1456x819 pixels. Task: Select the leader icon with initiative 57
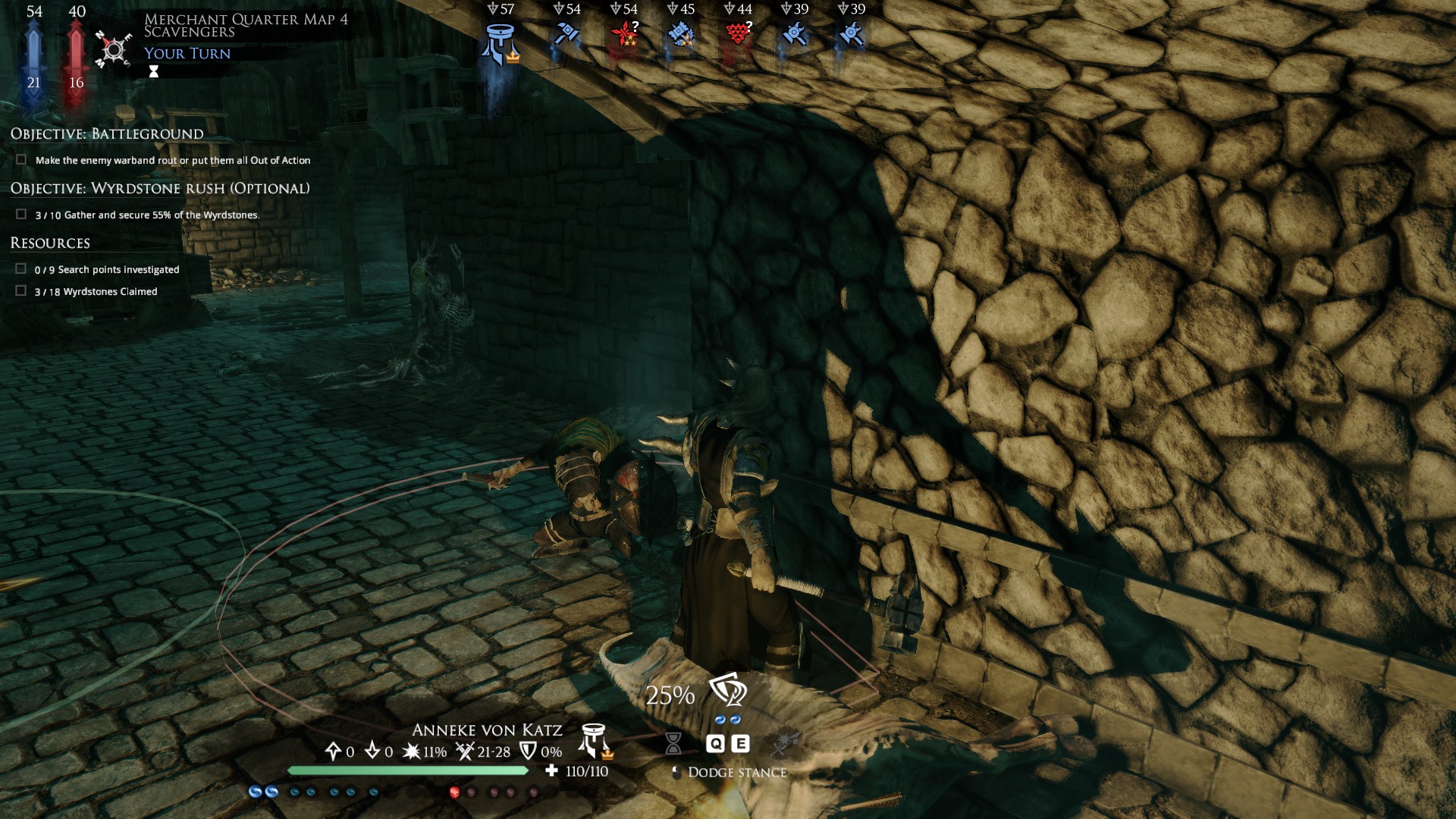click(499, 42)
